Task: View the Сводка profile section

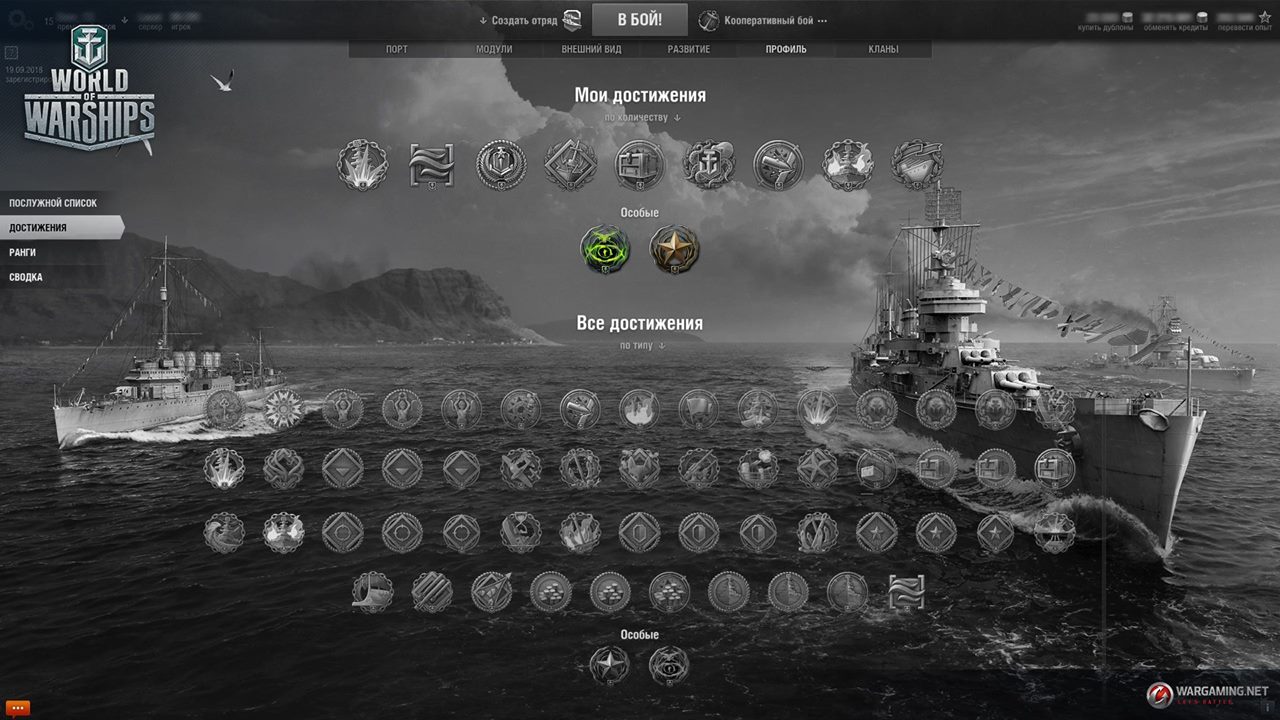Action: 26,277
